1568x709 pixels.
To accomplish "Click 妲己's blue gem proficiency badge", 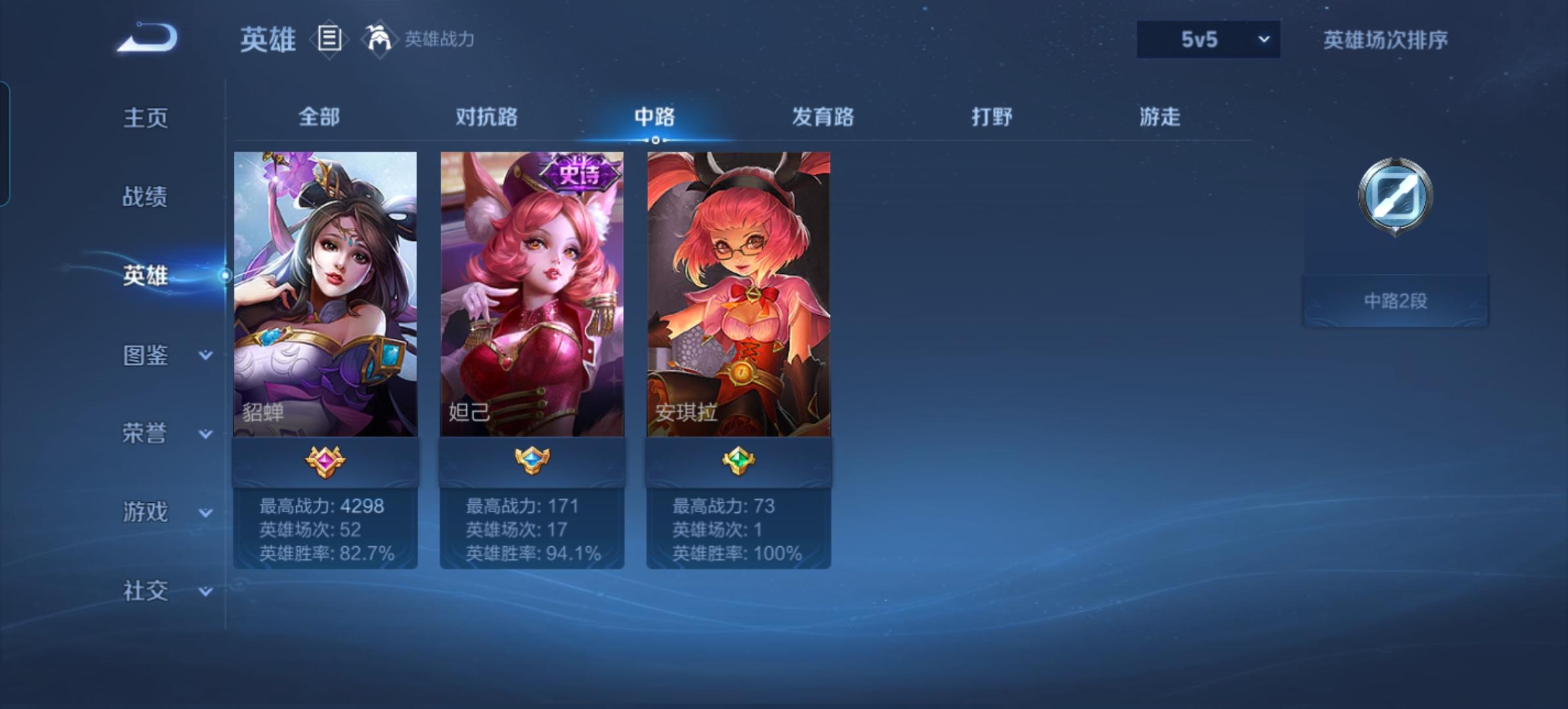I will (x=532, y=462).
